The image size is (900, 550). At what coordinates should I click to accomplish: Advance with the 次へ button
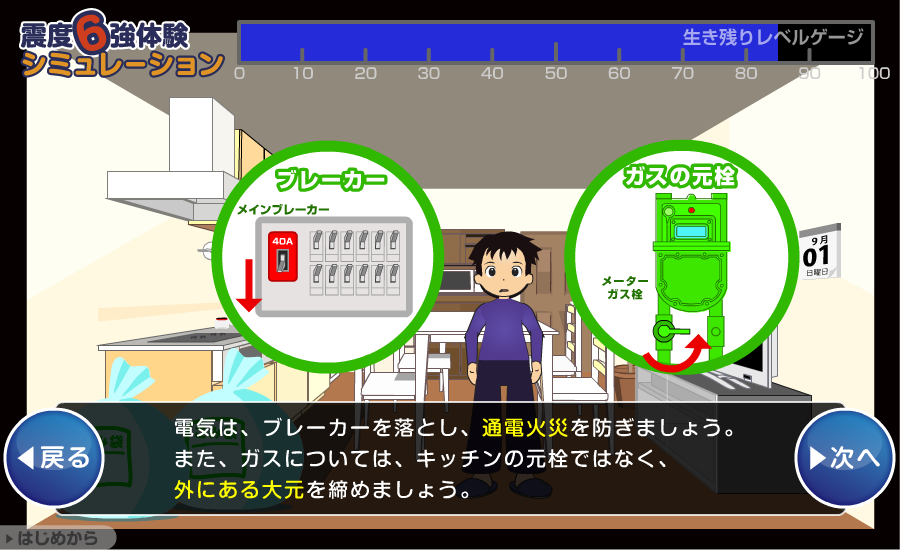[x=844, y=458]
